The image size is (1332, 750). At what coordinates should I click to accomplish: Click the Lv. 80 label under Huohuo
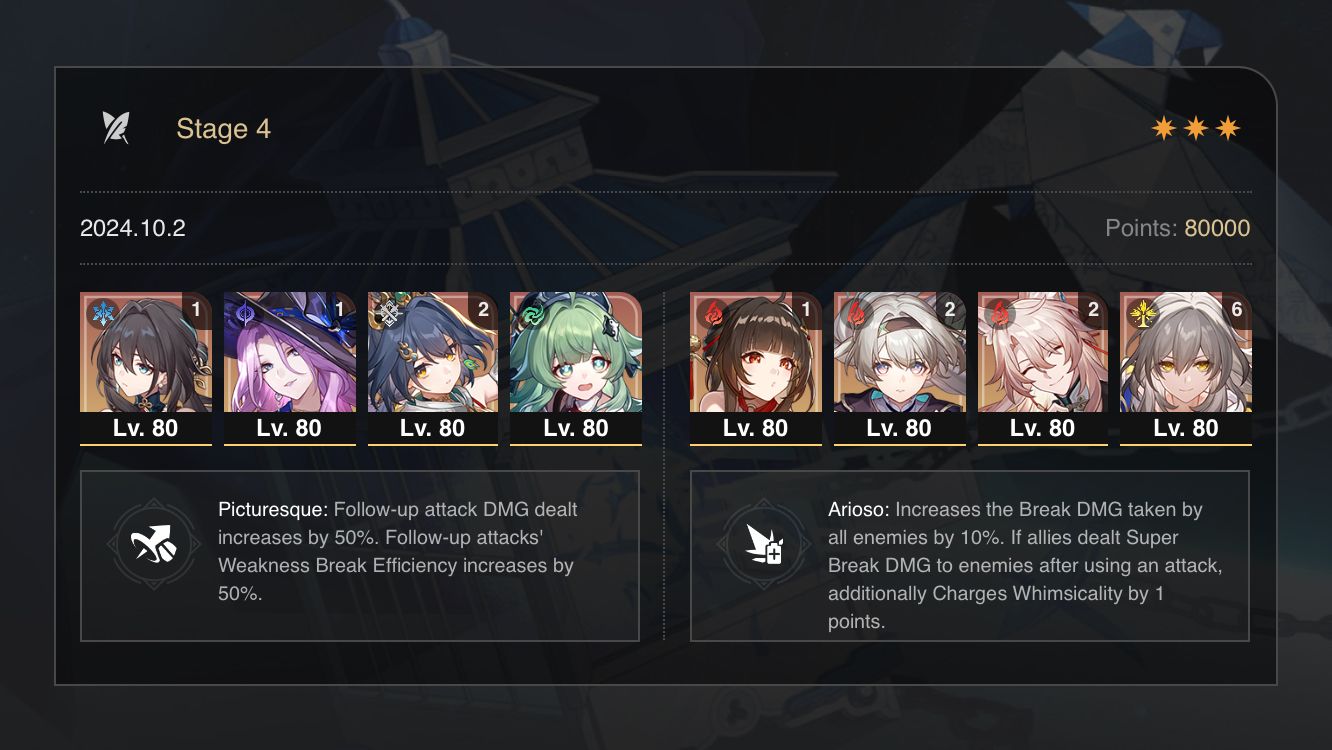pyautogui.click(x=577, y=428)
